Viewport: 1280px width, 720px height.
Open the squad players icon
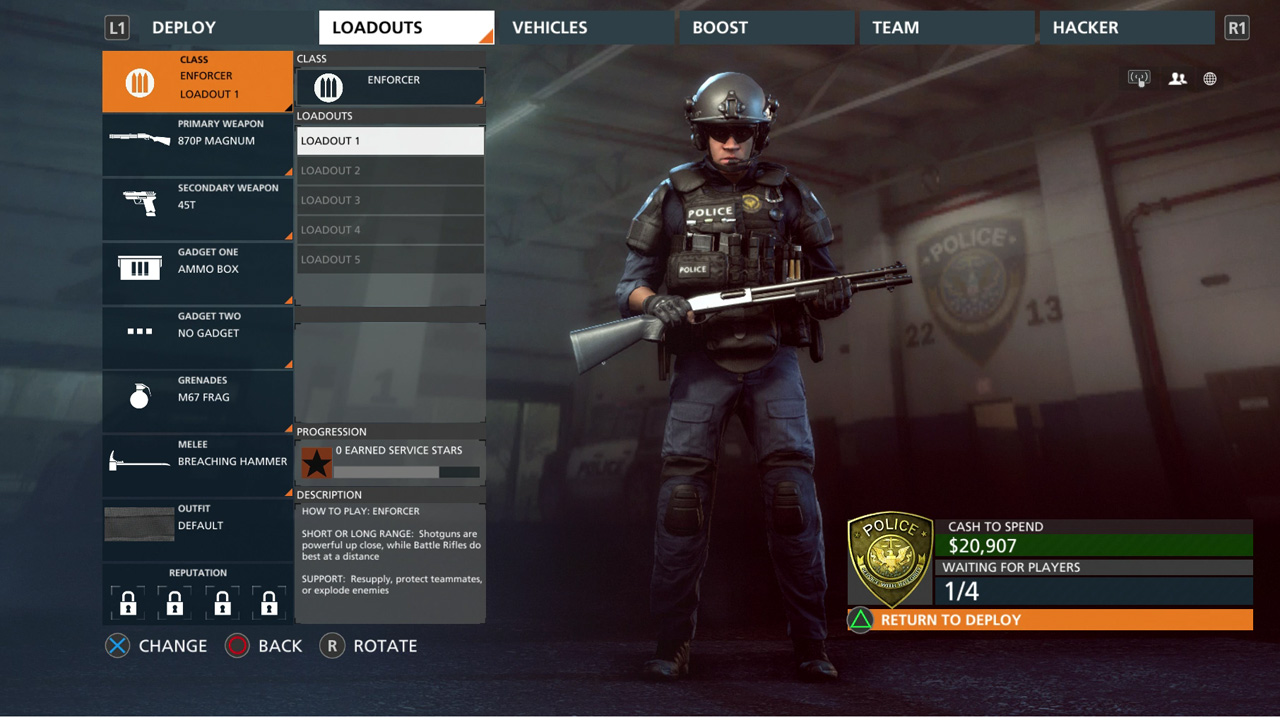pyautogui.click(x=1177, y=79)
